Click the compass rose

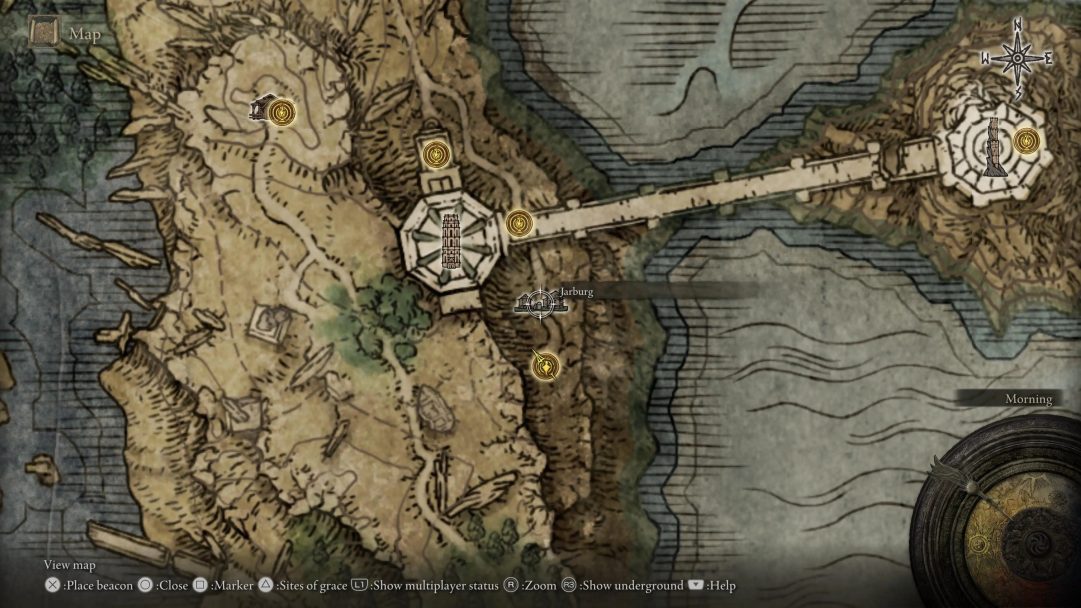1017,59
